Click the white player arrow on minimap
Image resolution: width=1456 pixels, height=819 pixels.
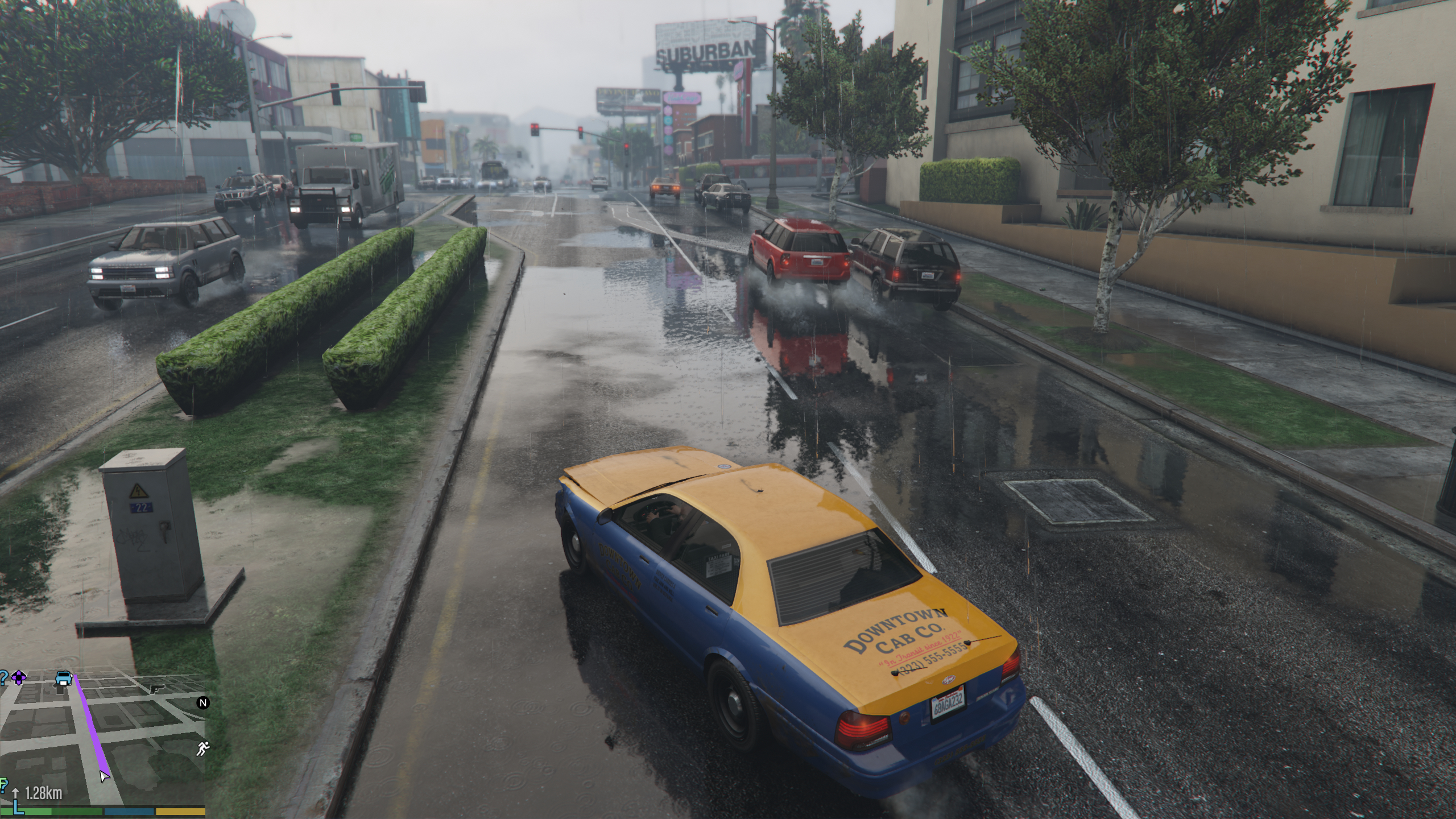(x=104, y=776)
